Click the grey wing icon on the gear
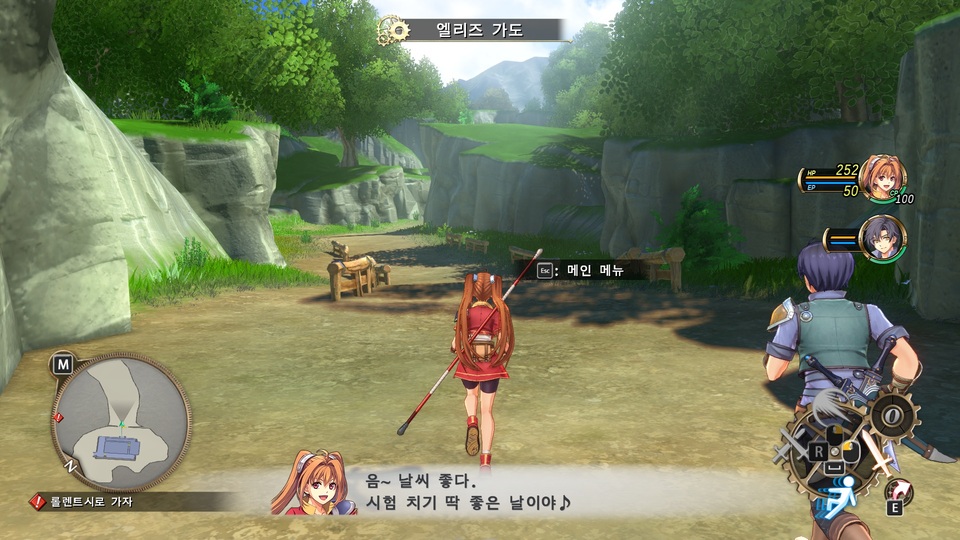The height and width of the screenshot is (540, 960). [x=829, y=405]
